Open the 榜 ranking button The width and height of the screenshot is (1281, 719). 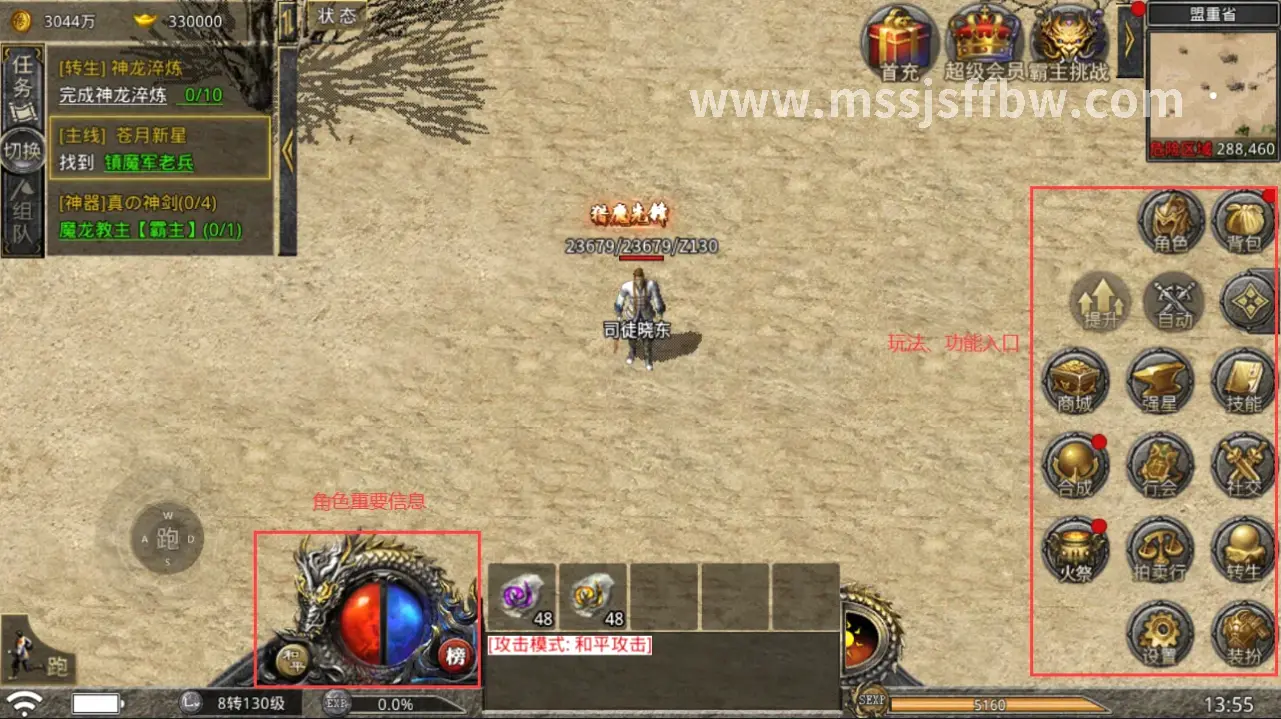[456, 656]
